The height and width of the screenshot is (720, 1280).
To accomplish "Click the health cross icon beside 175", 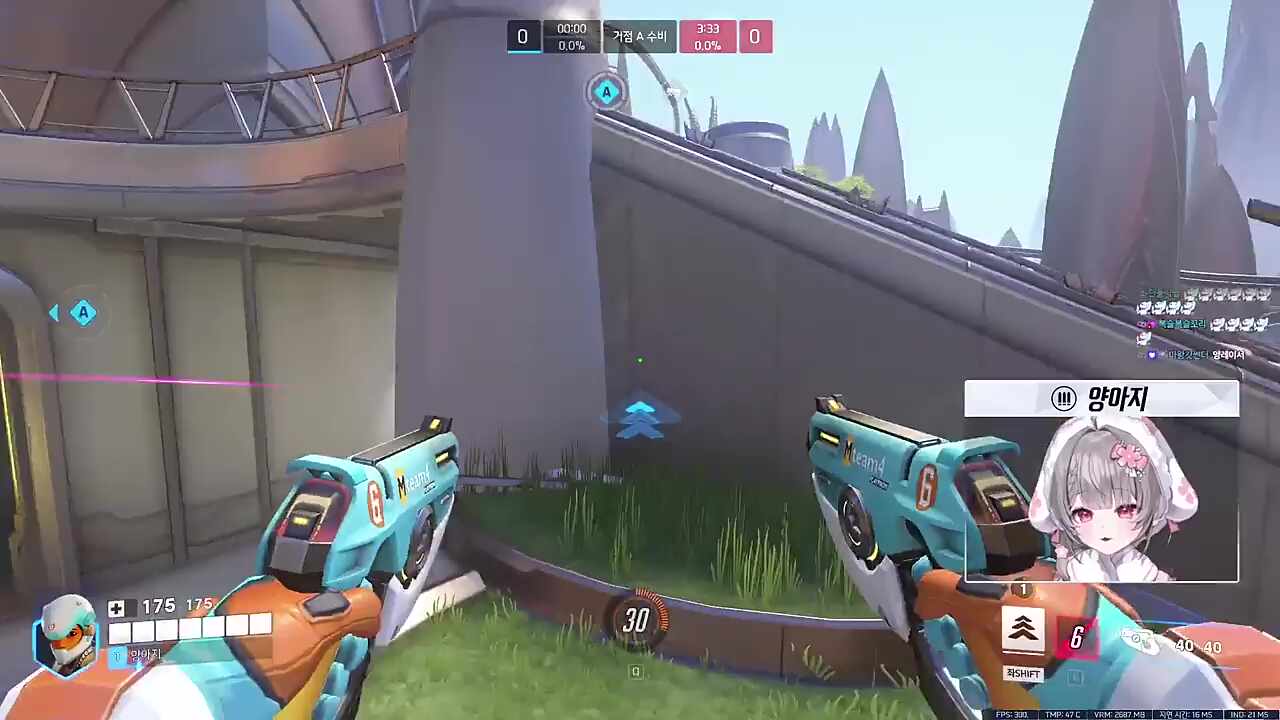I will point(117,607).
